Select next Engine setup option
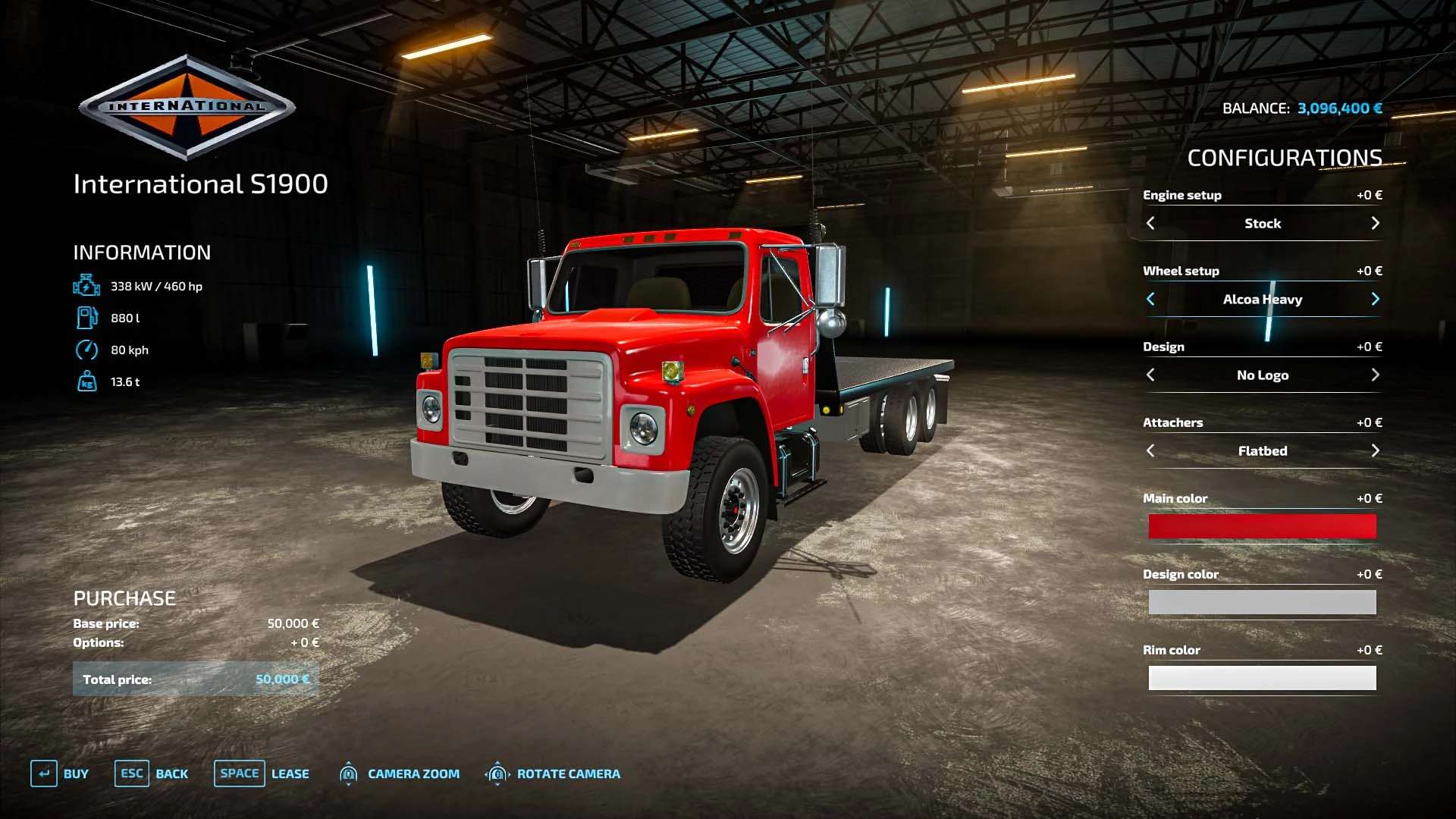 pos(1375,223)
